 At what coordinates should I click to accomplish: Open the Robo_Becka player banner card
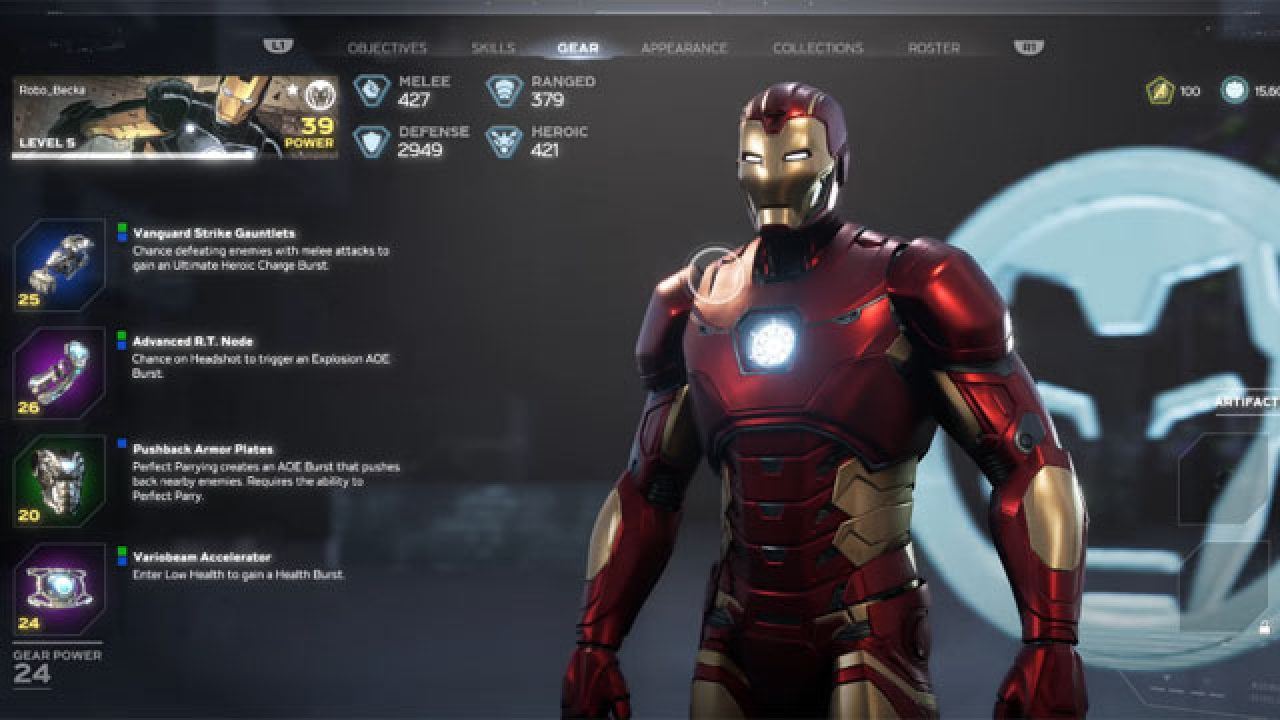click(175, 117)
